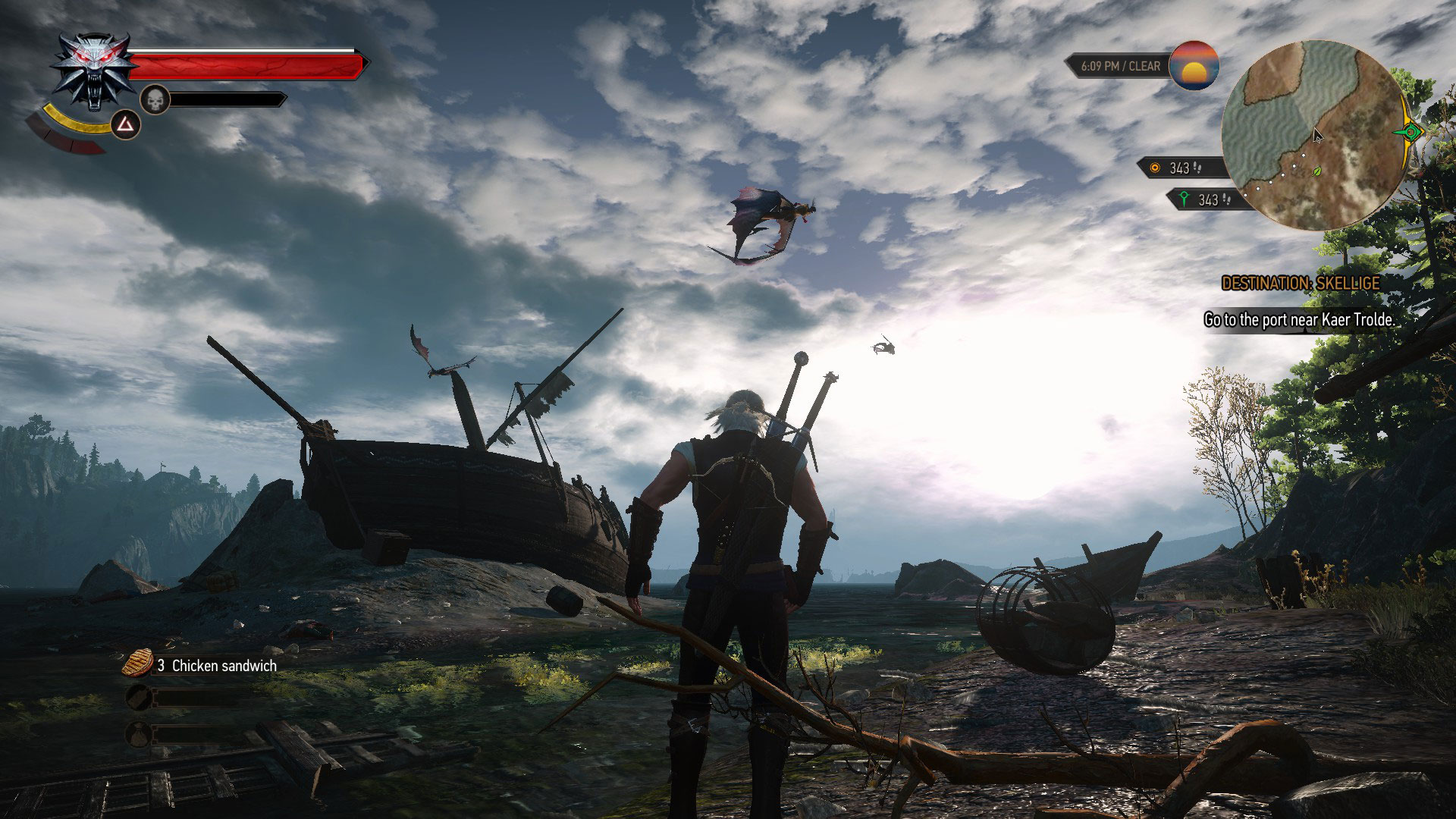Click the sunset weather icon

tap(1194, 66)
